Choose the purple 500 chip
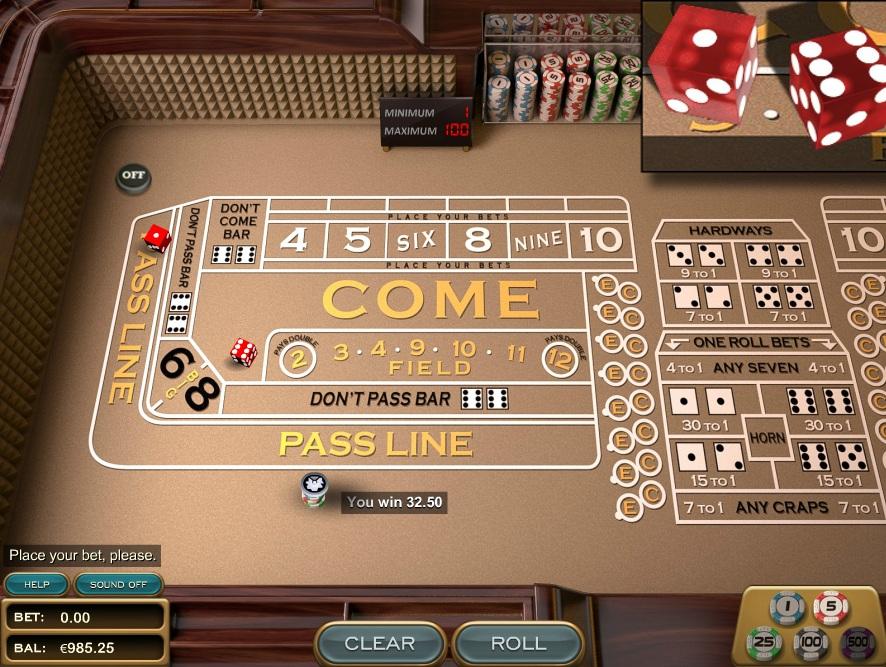 point(856,640)
